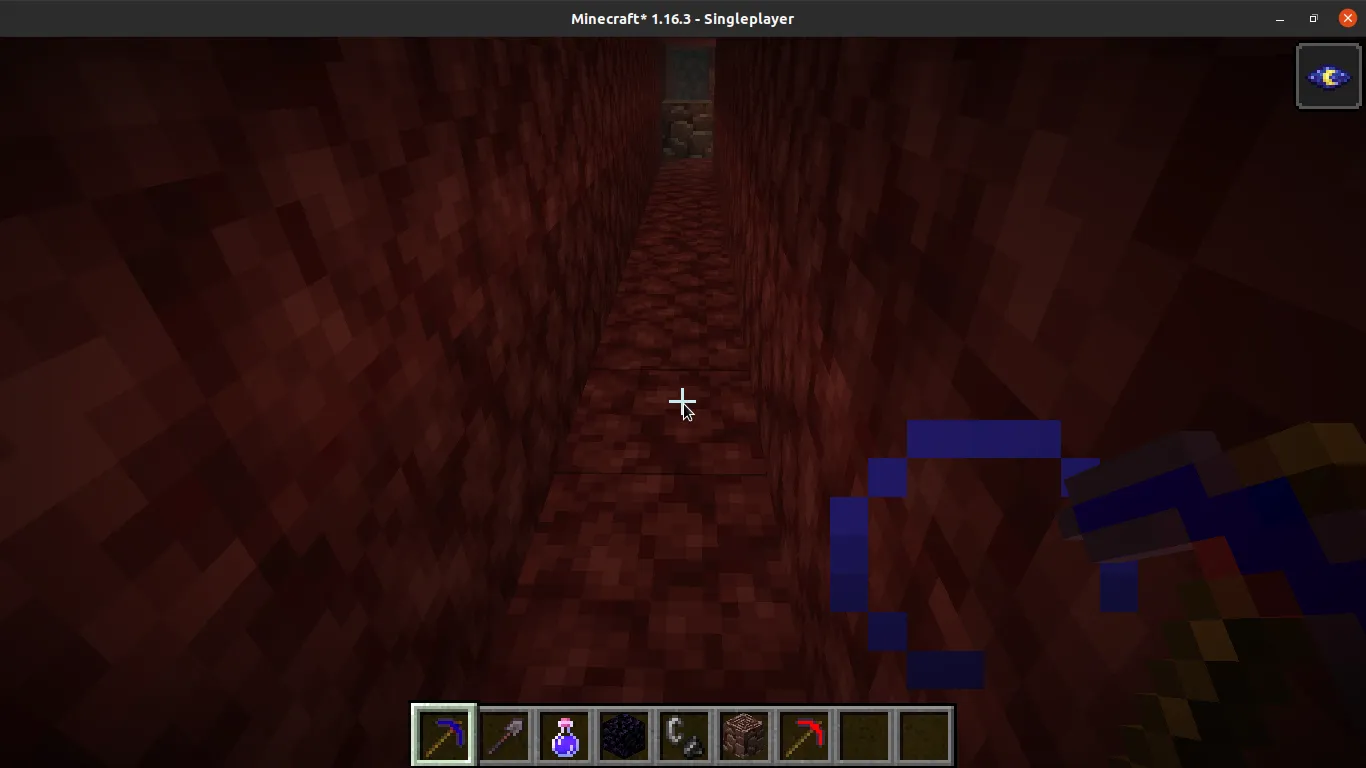Select the blue potion bottle item
The image size is (1366, 768).
(564, 735)
